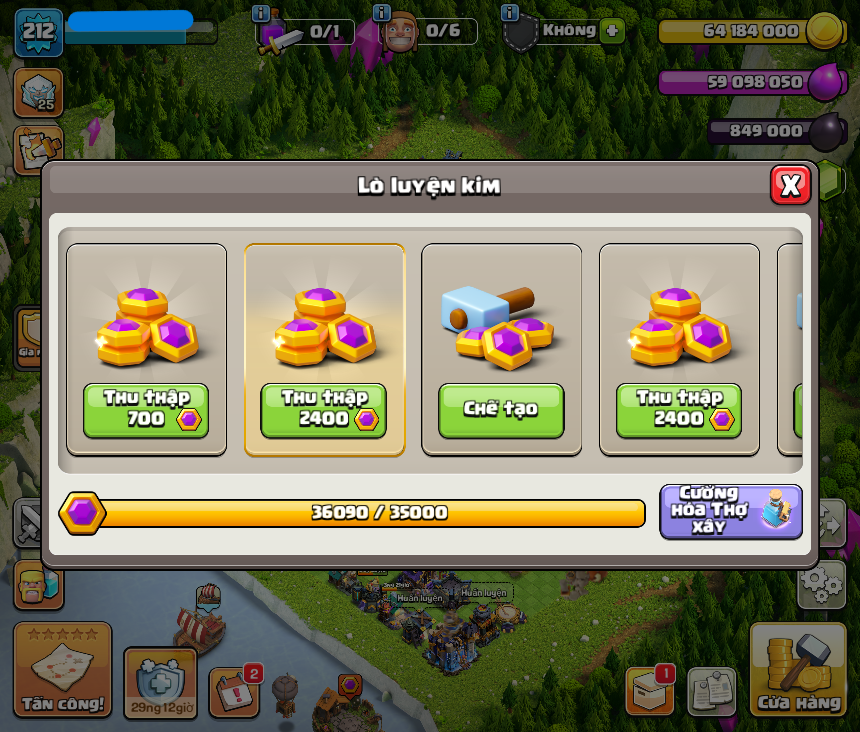Collect the 700 purple gem reward
The image size is (860, 732).
pyautogui.click(x=146, y=410)
